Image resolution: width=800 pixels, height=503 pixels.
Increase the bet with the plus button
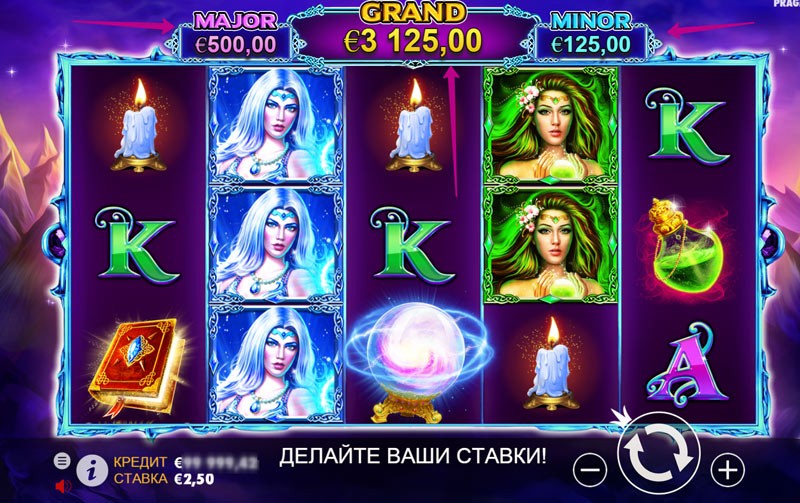727,466
